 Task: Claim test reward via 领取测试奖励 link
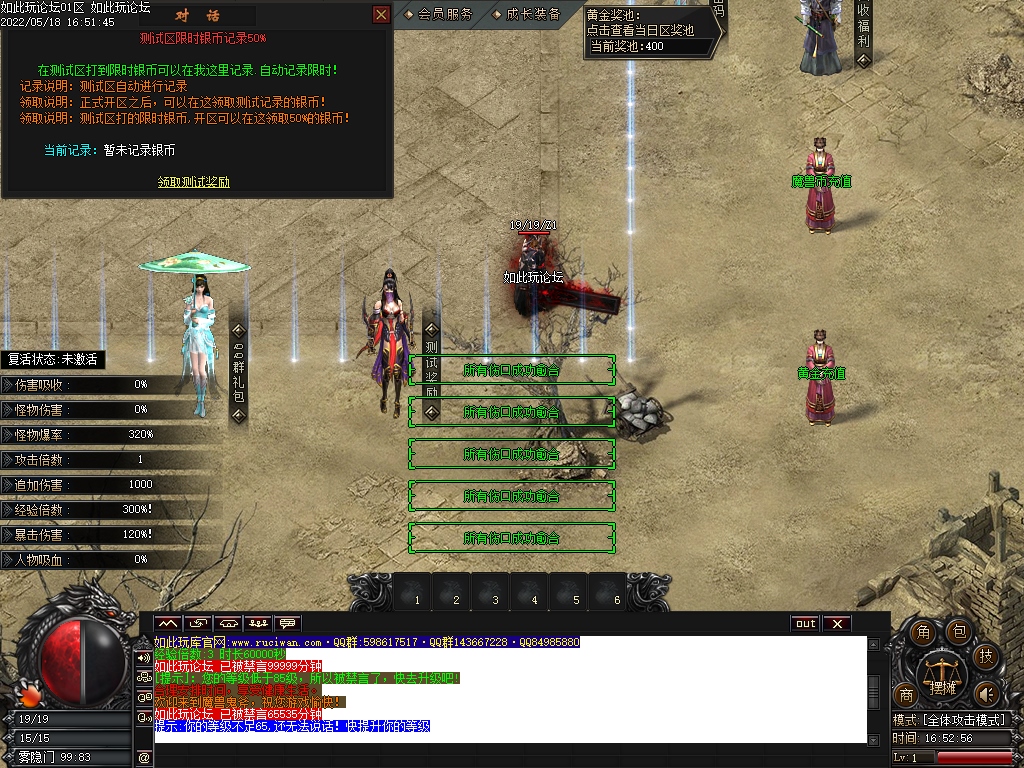pos(194,182)
